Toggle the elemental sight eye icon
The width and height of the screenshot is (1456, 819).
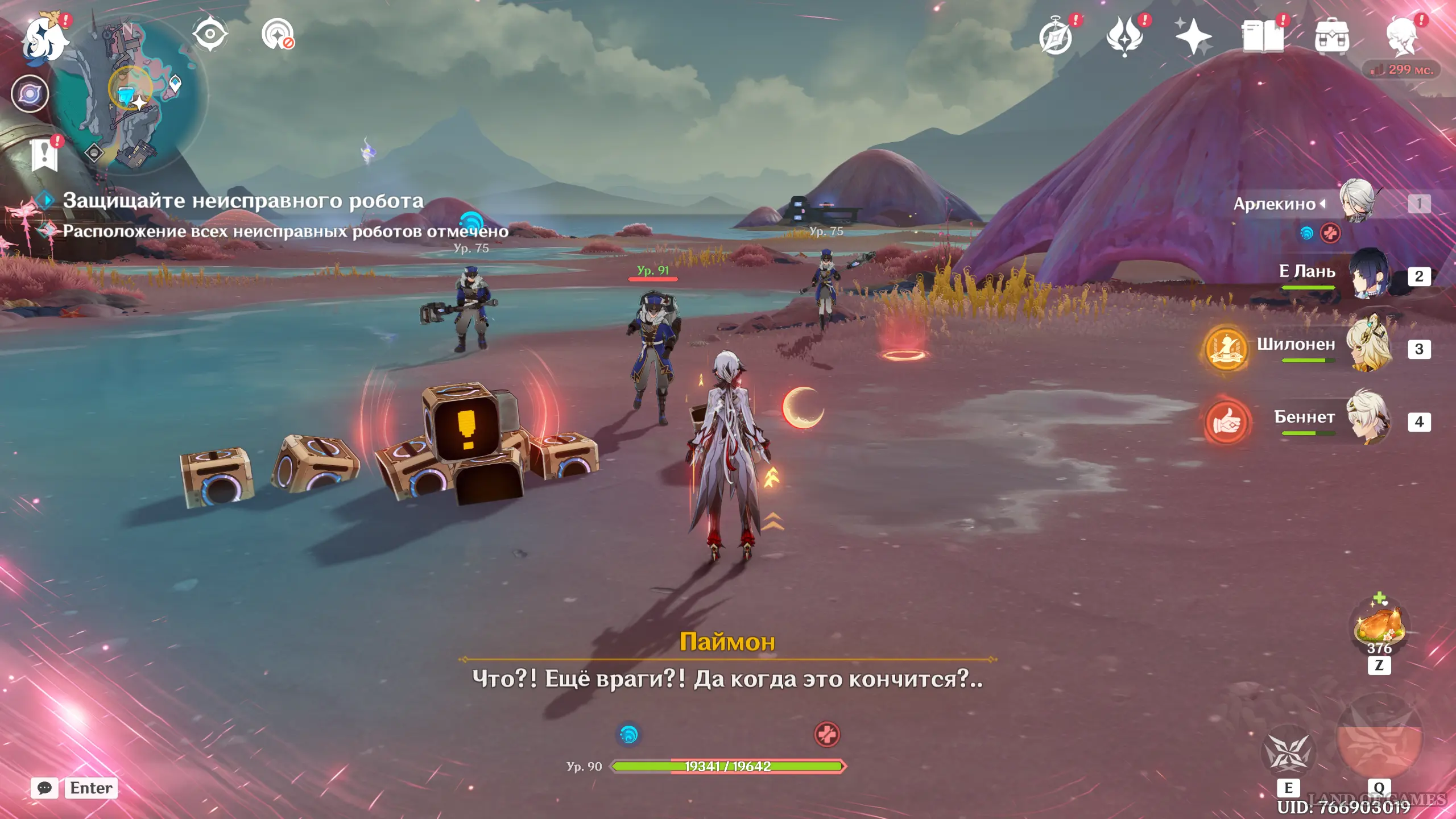pos(210,34)
